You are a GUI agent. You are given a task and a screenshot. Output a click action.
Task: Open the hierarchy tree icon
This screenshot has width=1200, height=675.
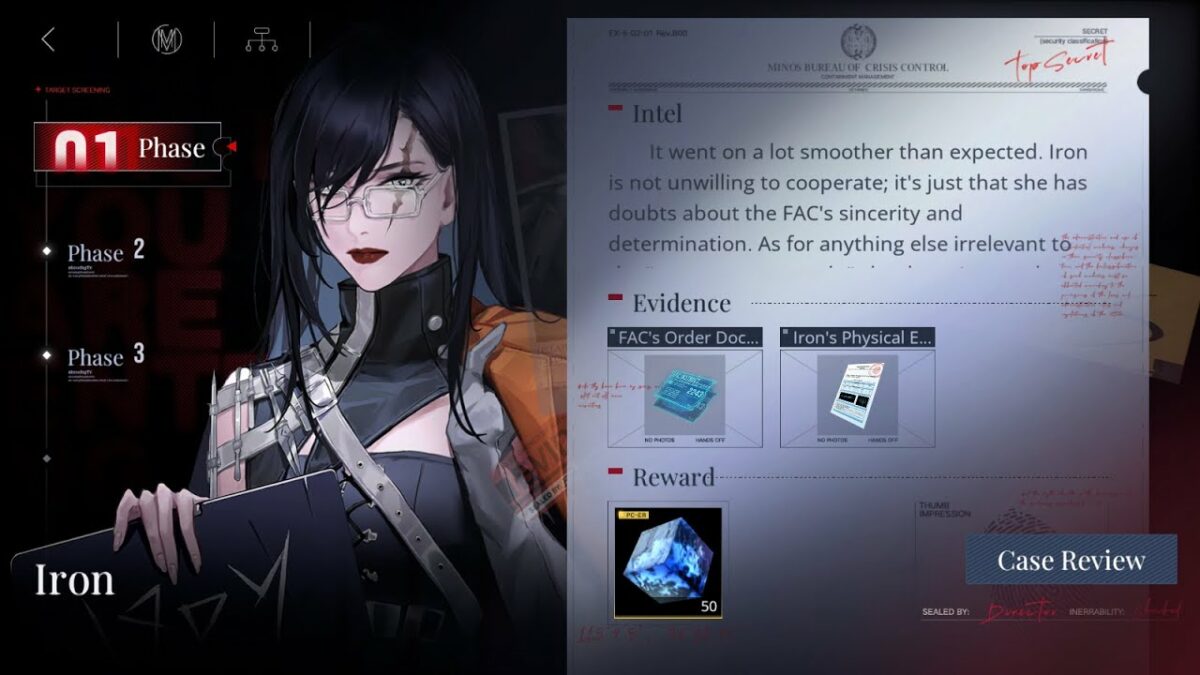tap(261, 40)
